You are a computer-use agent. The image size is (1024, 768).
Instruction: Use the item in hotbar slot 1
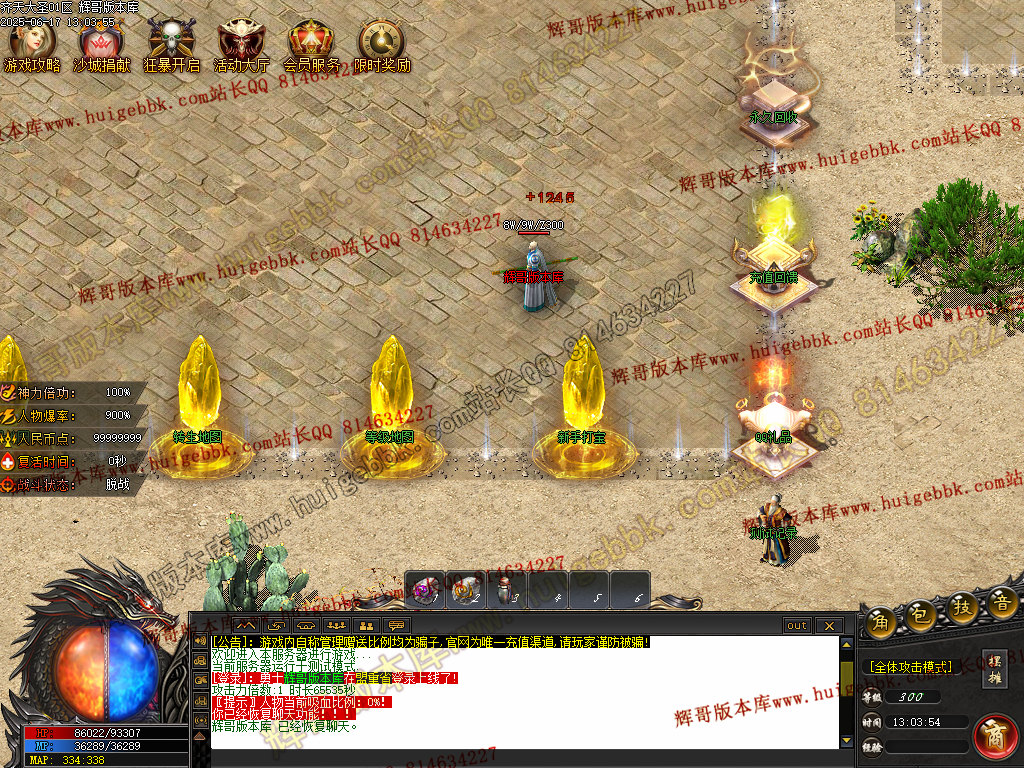pyautogui.click(x=426, y=590)
